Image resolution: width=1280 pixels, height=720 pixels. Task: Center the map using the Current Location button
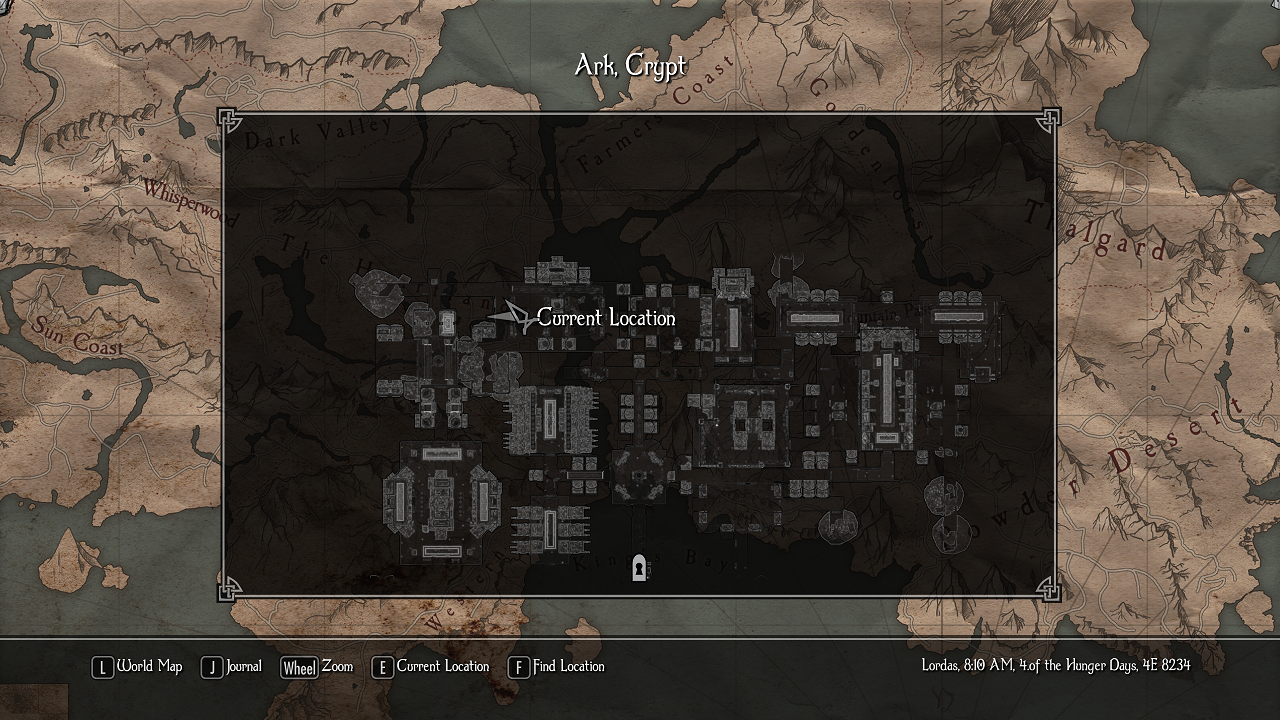431,667
